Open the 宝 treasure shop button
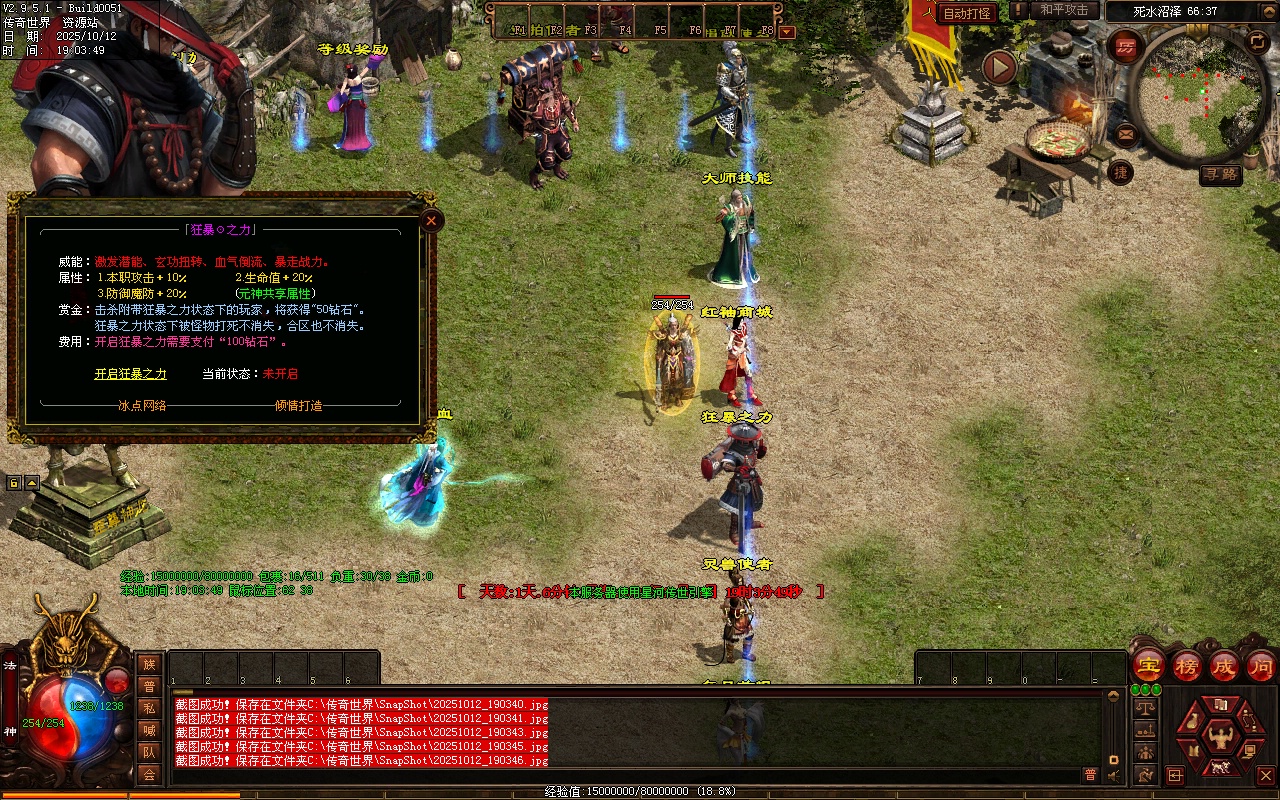 (1148, 665)
